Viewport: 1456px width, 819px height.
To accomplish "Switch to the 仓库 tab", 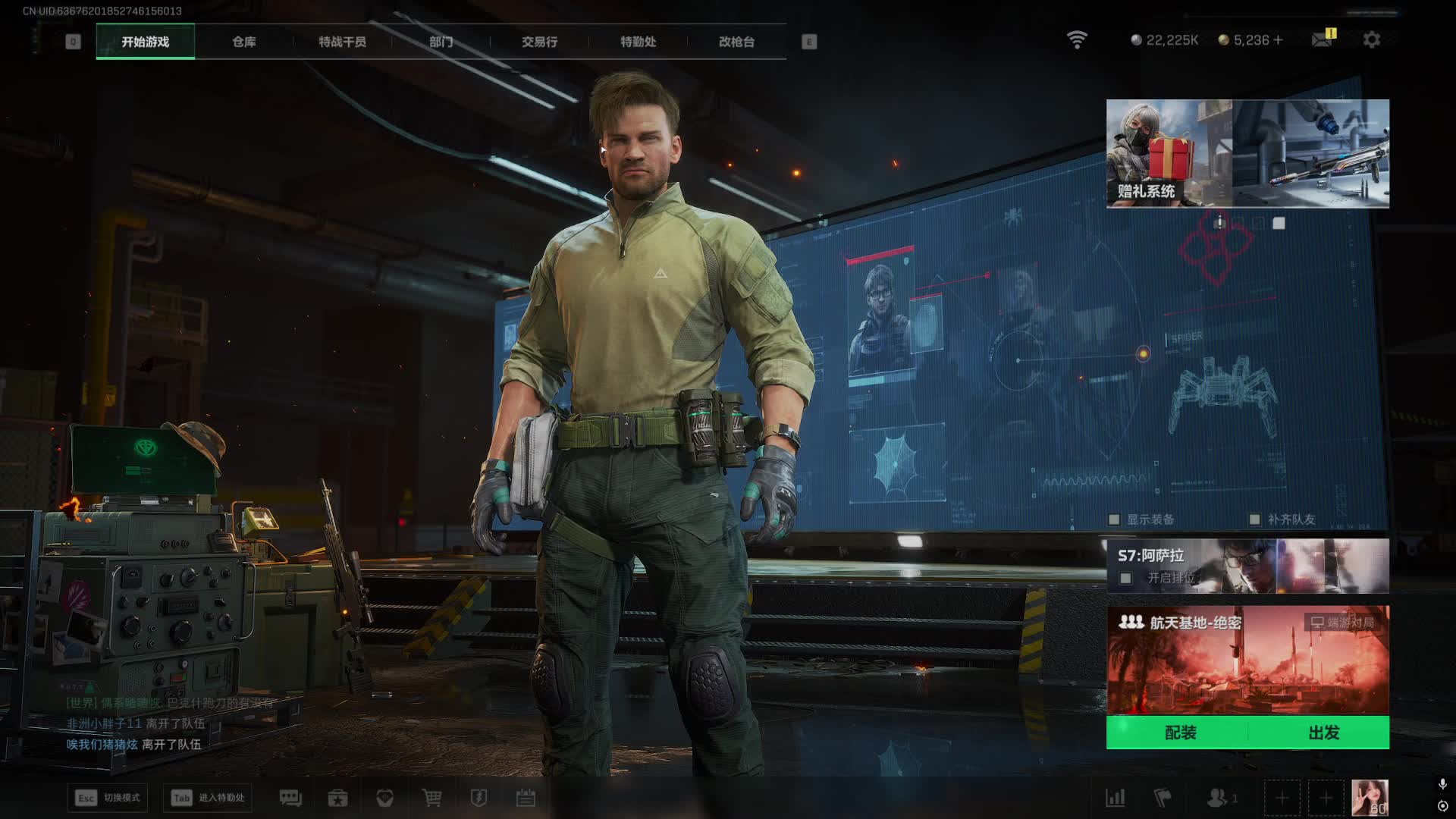I will [243, 42].
